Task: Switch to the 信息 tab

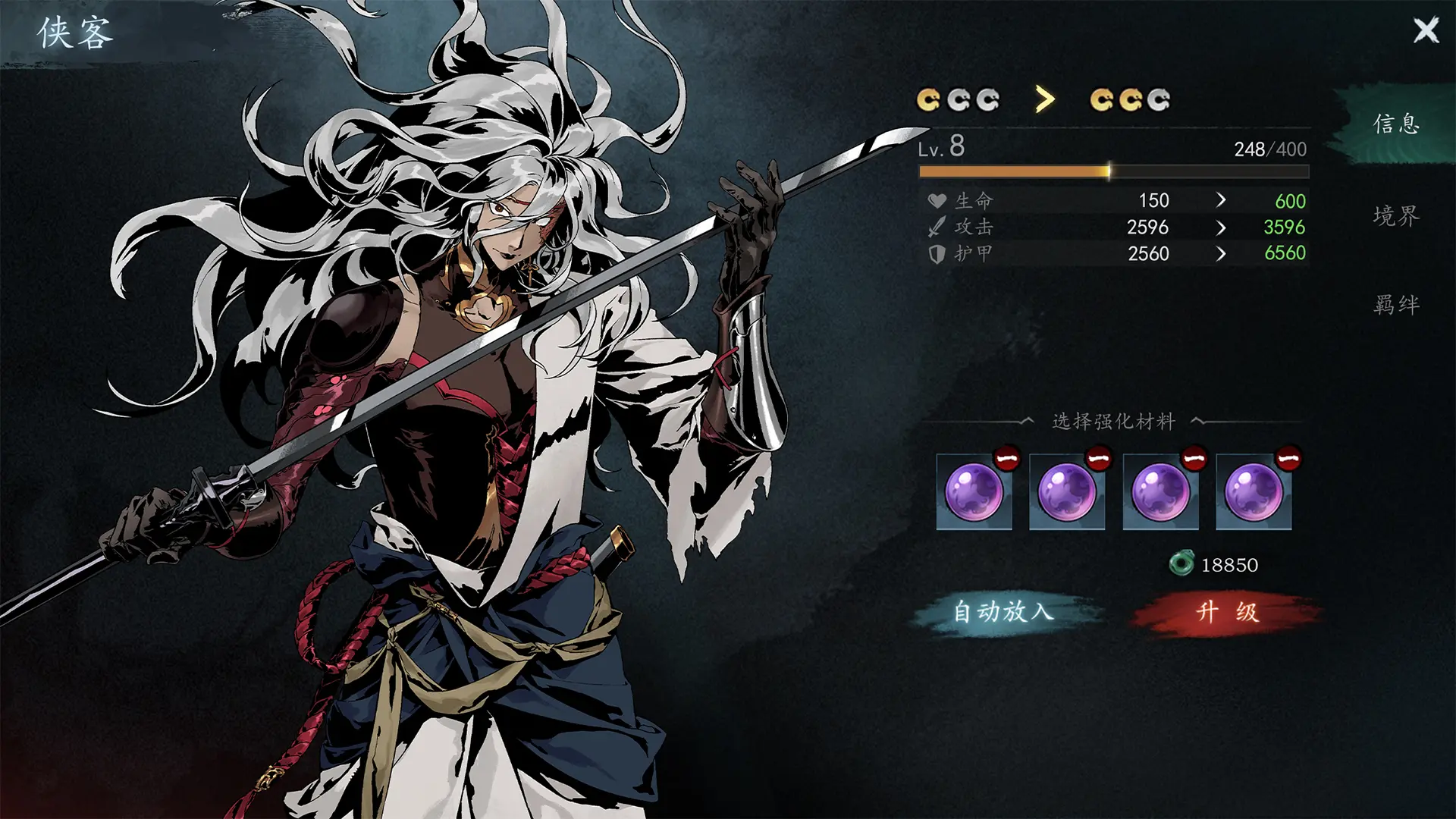Action: (1395, 124)
